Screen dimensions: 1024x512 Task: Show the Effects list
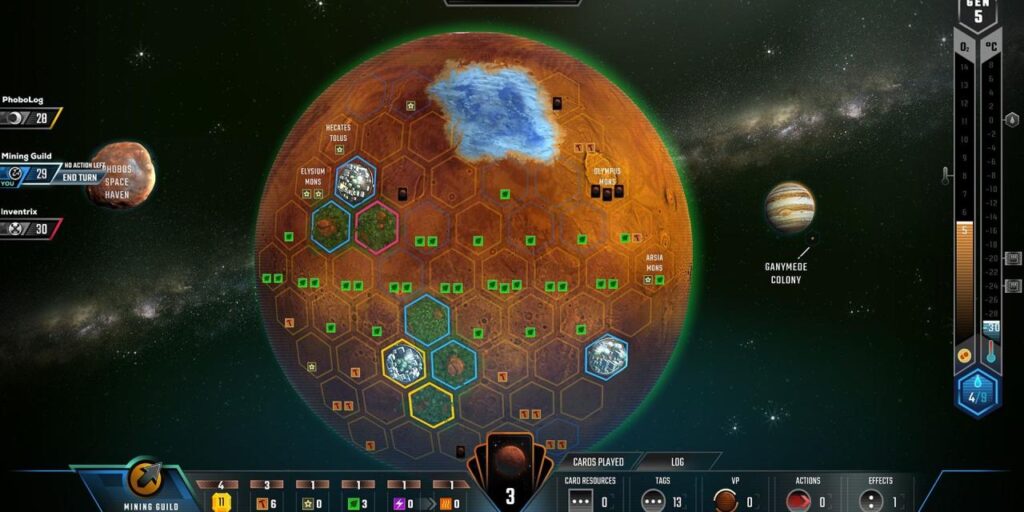pos(880,495)
